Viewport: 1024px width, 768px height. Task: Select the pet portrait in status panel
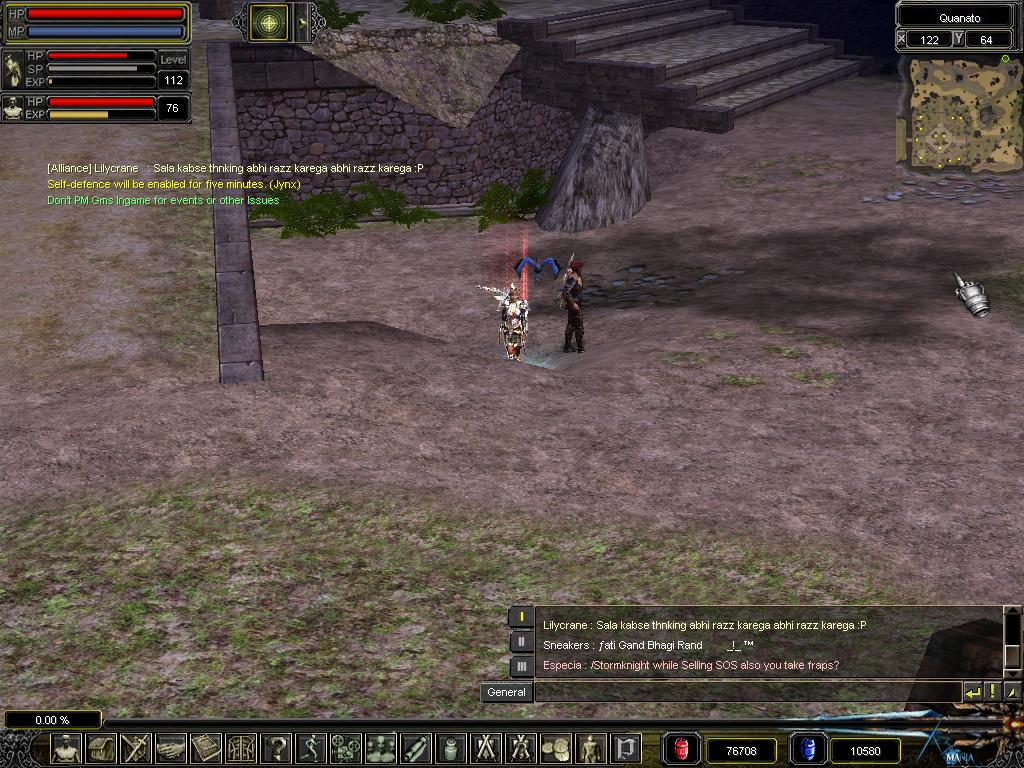[13, 70]
